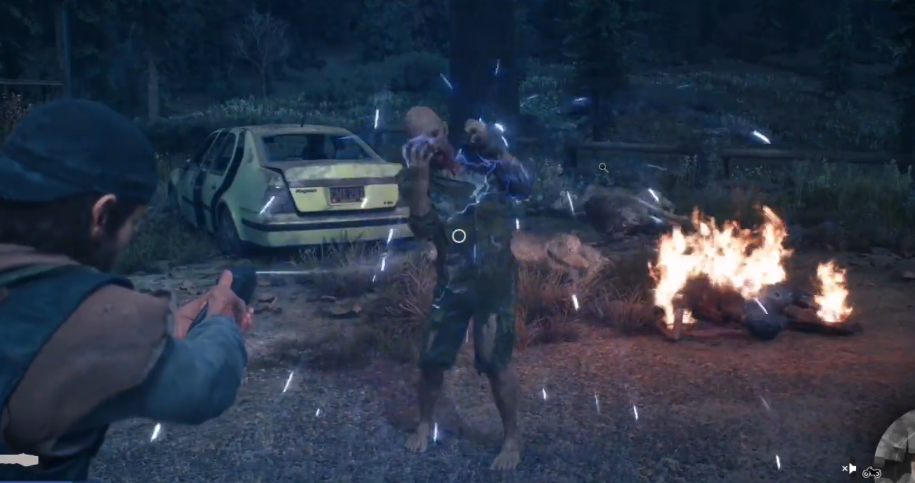Viewport: 915px width, 483px height.
Task: Click the magnifying glass search marker
Action: tap(603, 168)
